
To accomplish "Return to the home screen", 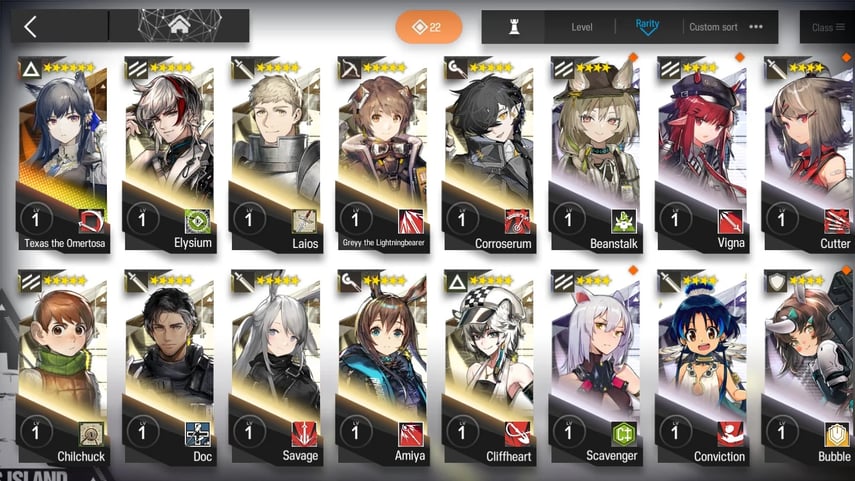I will [180, 26].
